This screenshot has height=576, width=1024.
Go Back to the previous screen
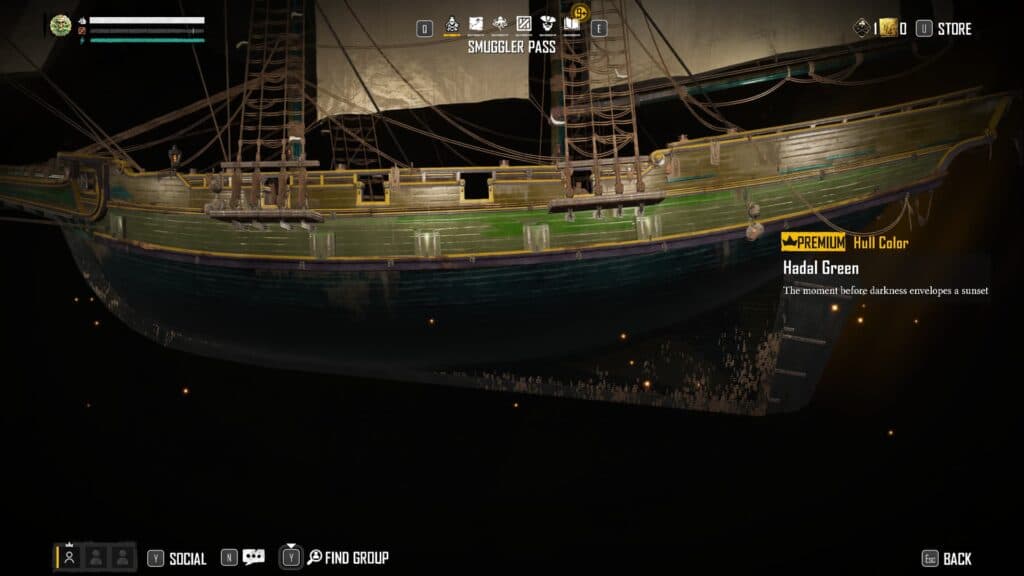coord(956,559)
